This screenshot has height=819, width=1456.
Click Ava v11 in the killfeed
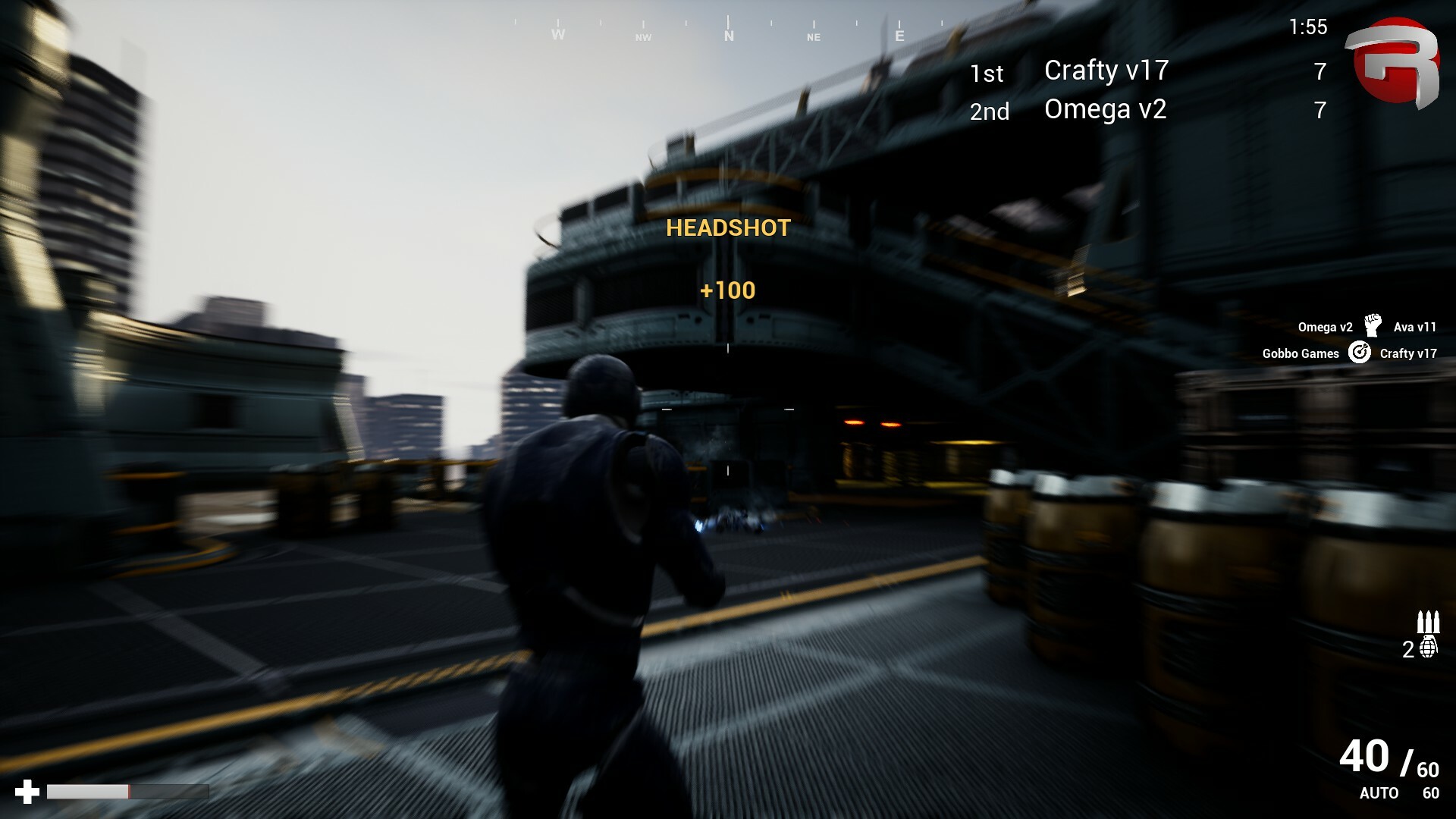[1412, 325]
